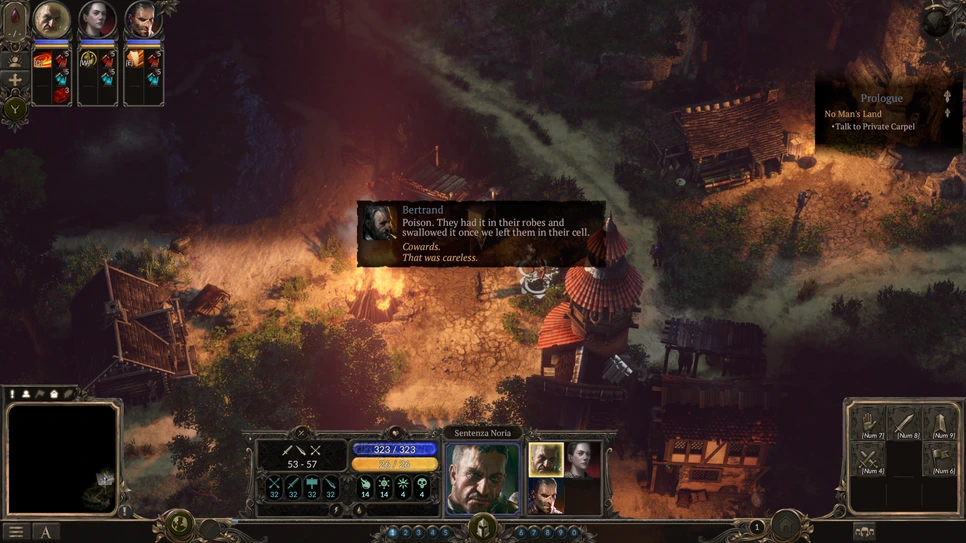The height and width of the screenshot is (543, 966).
Task: Click the red gem button in top-left corner
Action: (14, 21)
